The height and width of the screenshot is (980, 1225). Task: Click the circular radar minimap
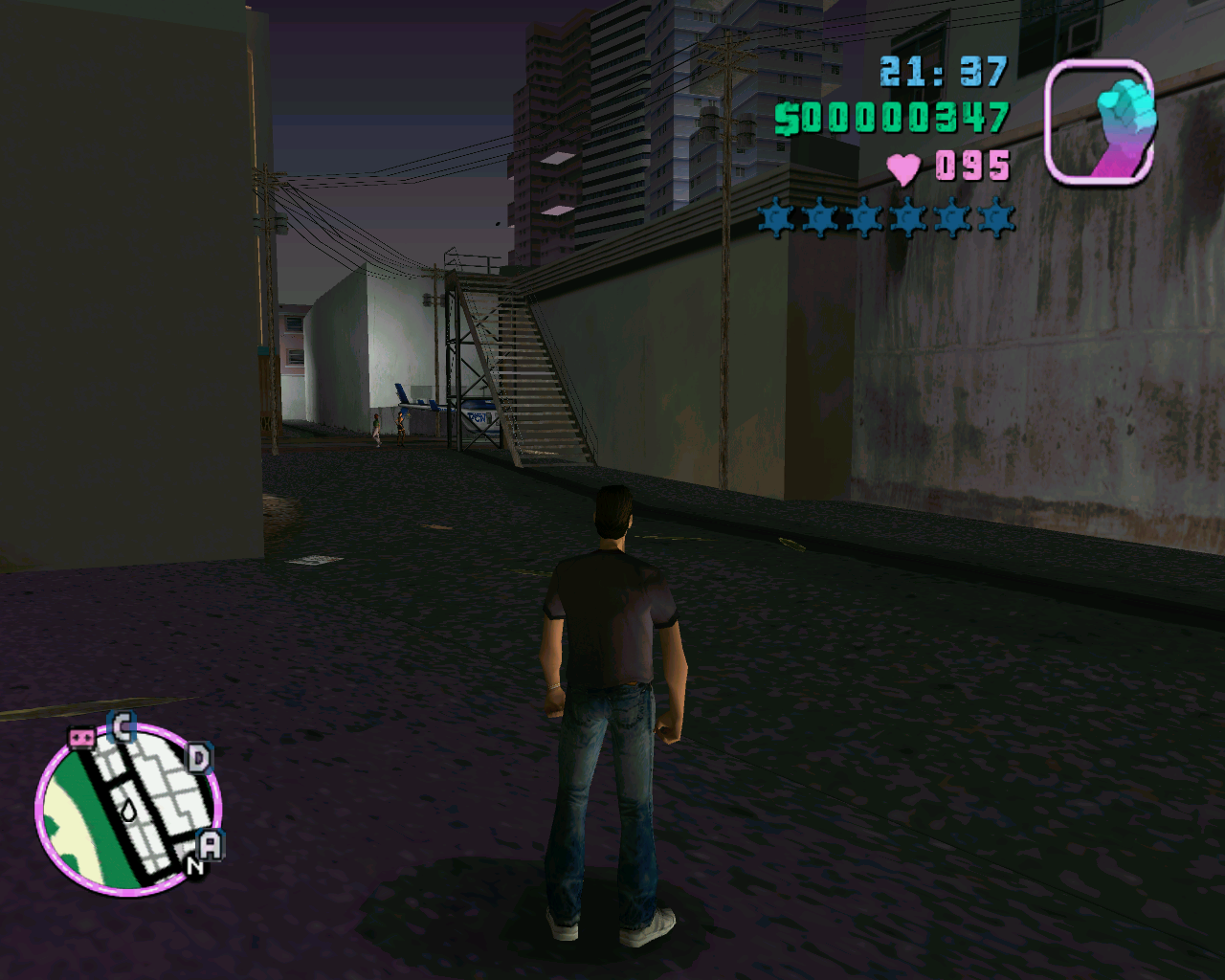(127, 810)
